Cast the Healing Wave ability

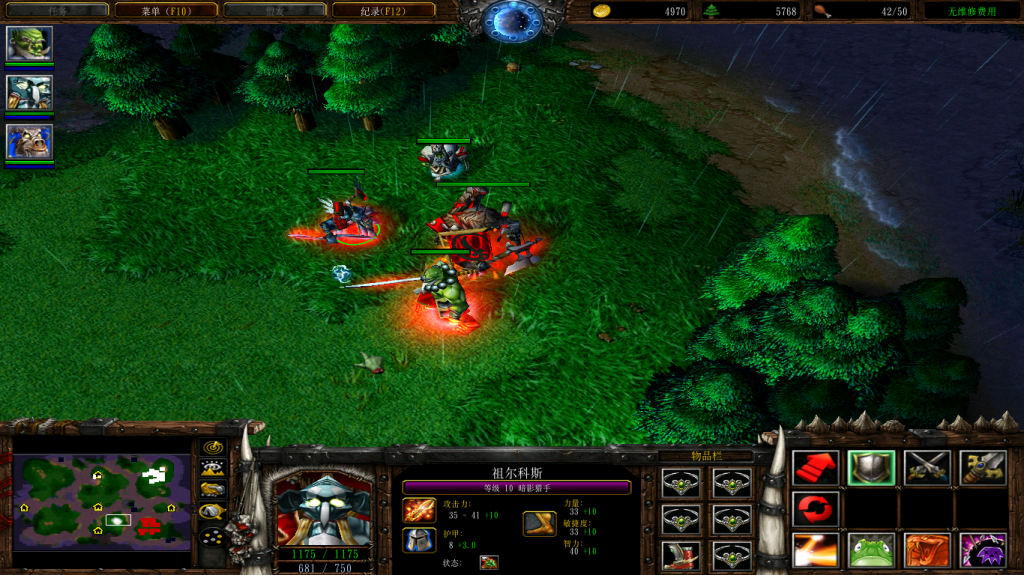click(815, 550)
